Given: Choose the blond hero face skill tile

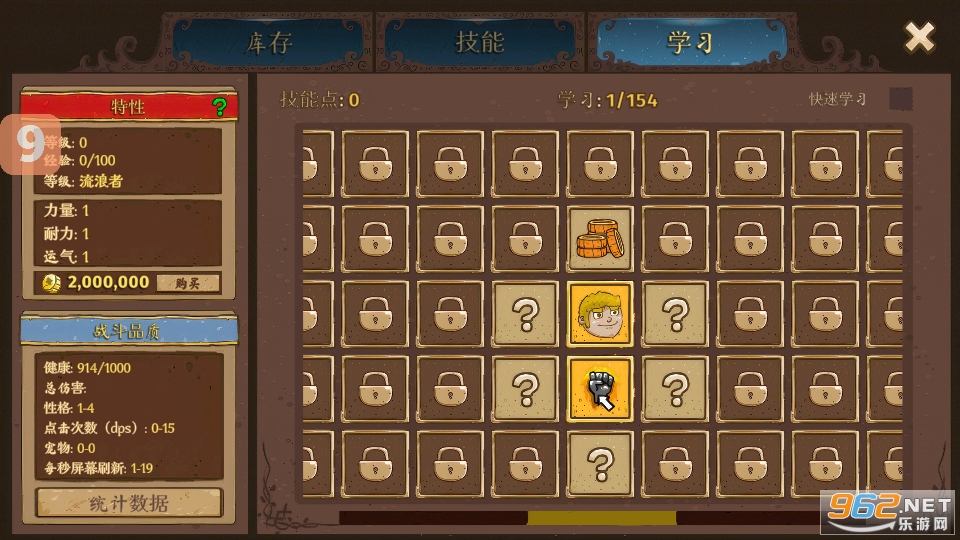Looking at the screenshot, I should coord(600,314).
